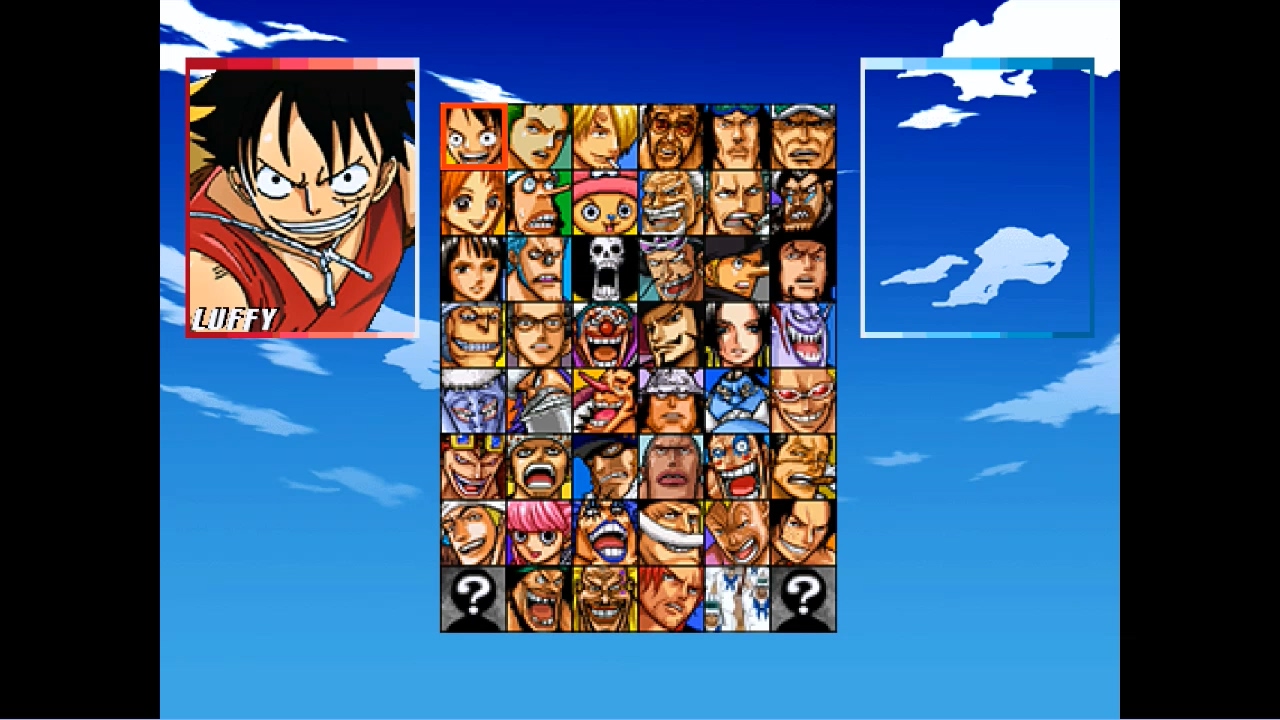The image size is (1280, 720).
Task: Select Chopper with the pink hat
Action: point(605,200)
